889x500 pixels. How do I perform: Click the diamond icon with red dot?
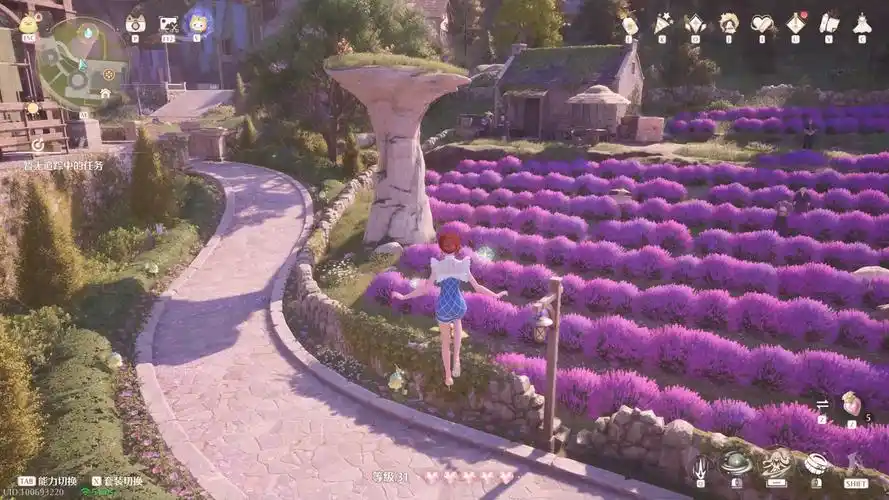pyautogui.click(x=796, y=23)
